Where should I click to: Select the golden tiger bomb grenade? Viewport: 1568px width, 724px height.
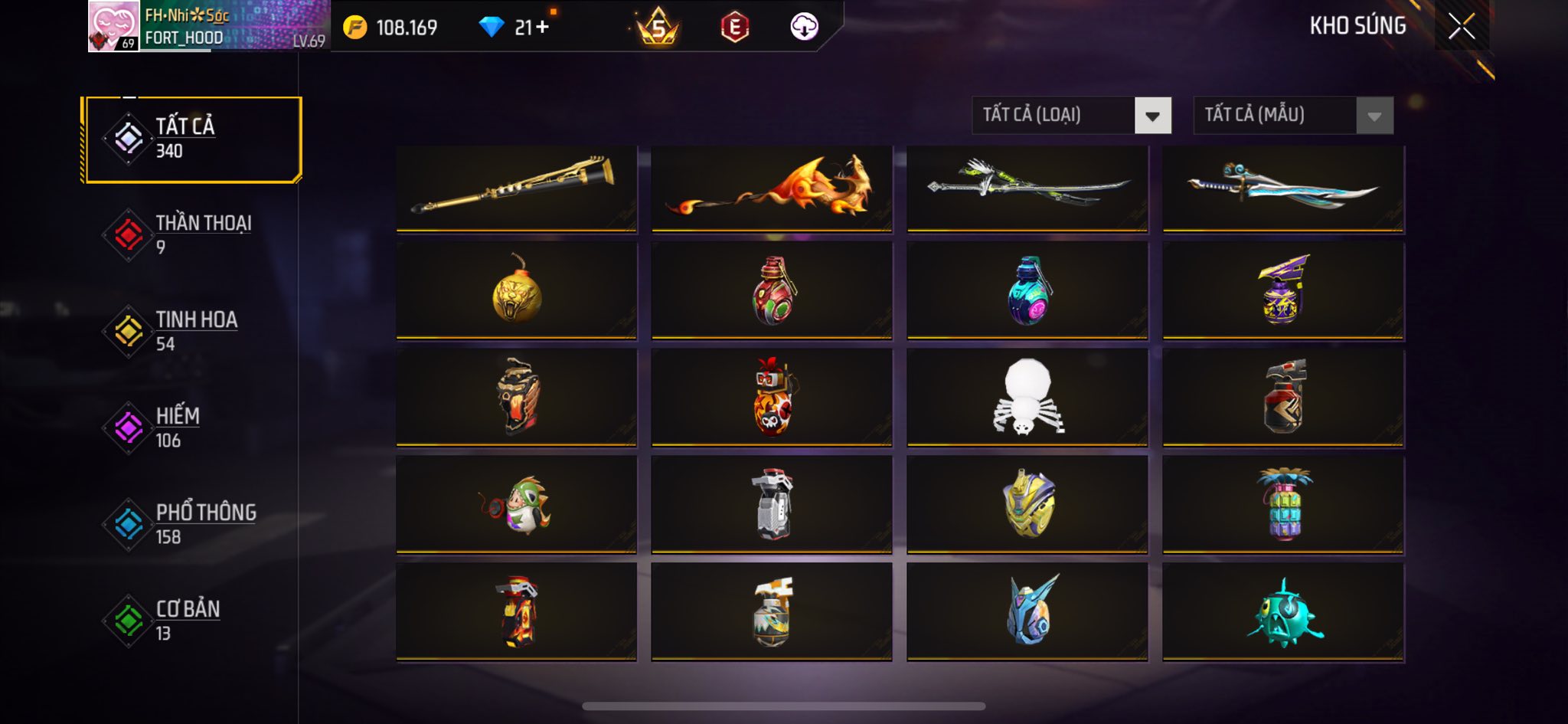coord(516,291)
